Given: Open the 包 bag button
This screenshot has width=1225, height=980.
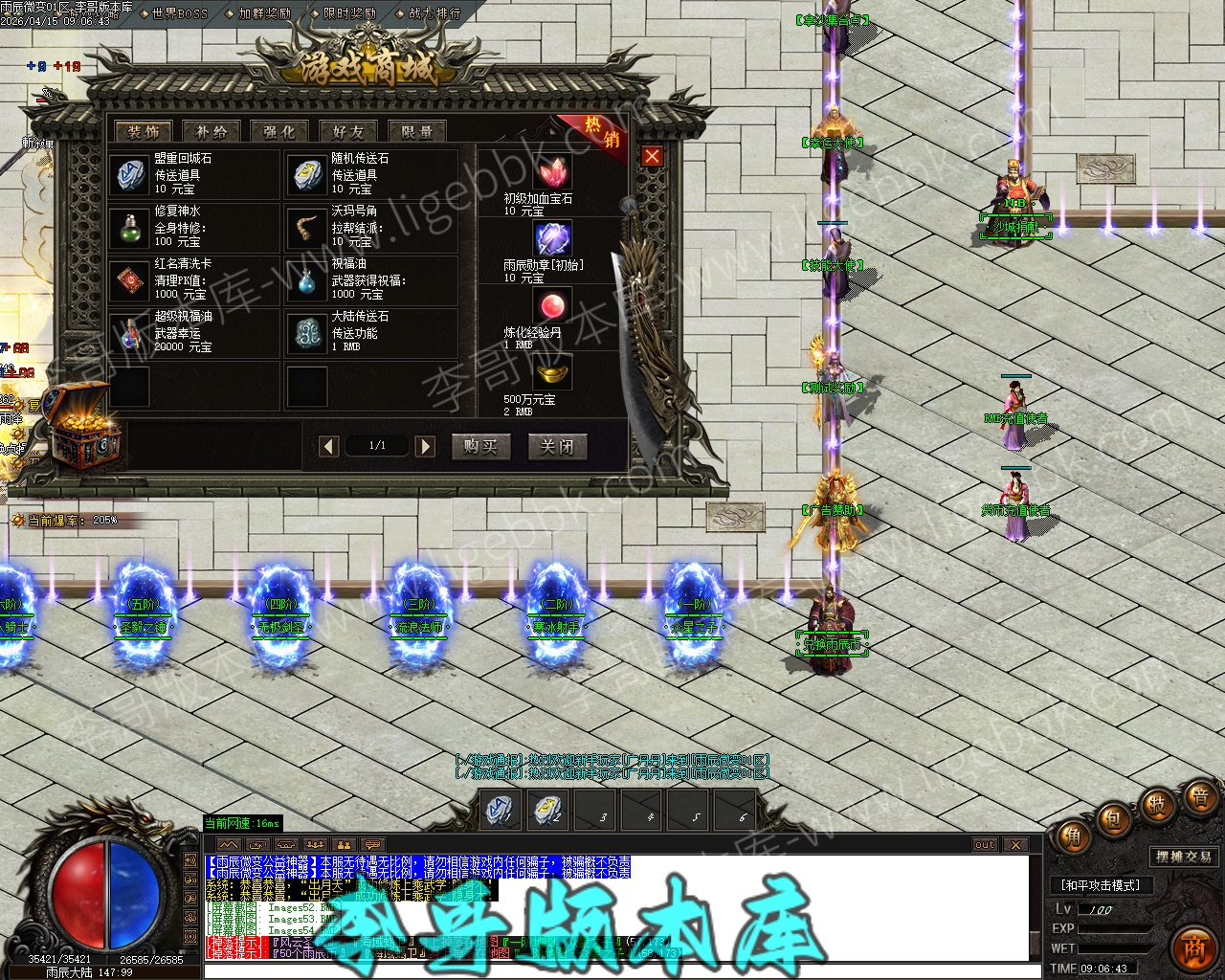Looking at the screenshot, I should [x=1113, y=818].
